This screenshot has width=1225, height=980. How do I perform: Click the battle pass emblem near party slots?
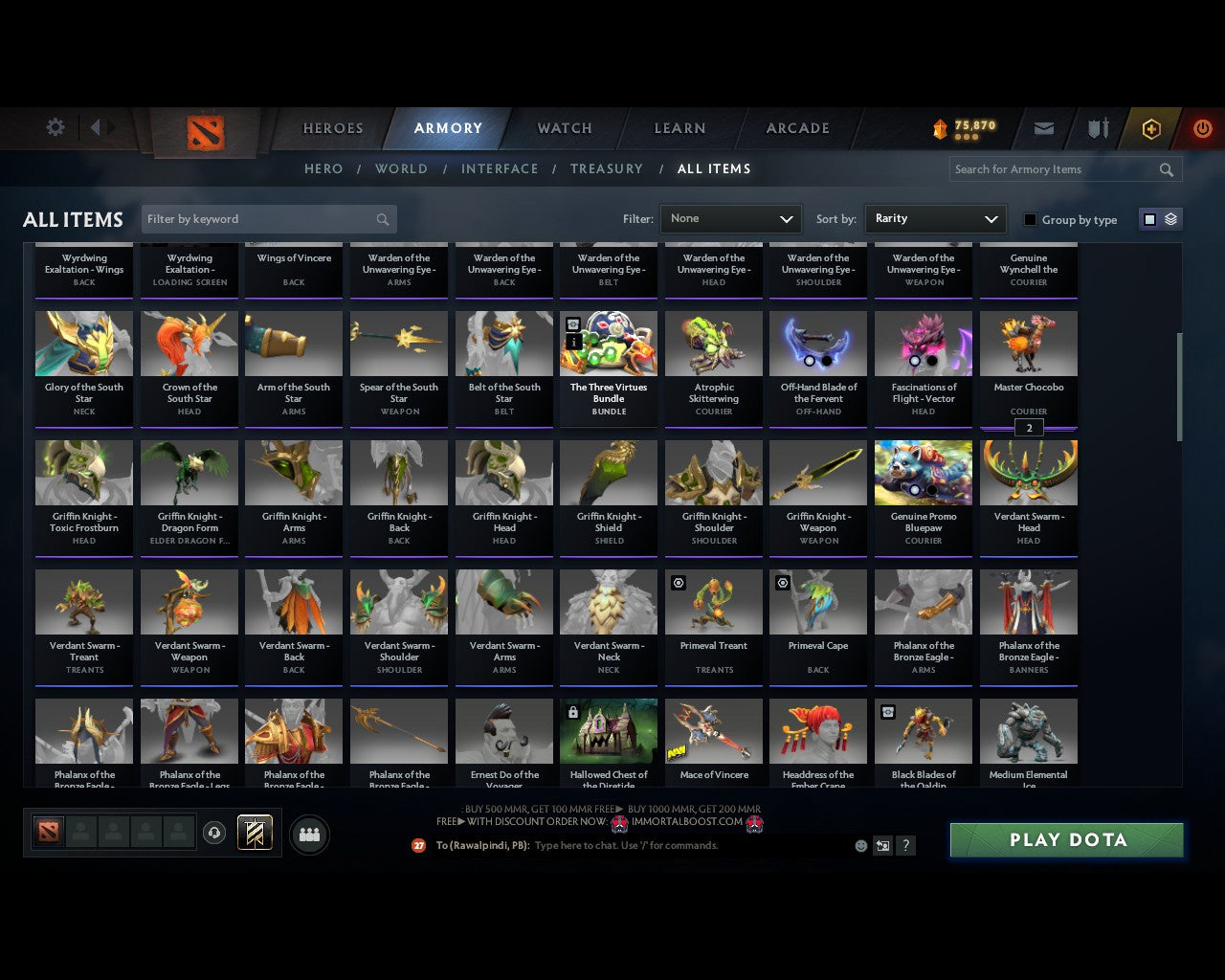coord(256,832)
